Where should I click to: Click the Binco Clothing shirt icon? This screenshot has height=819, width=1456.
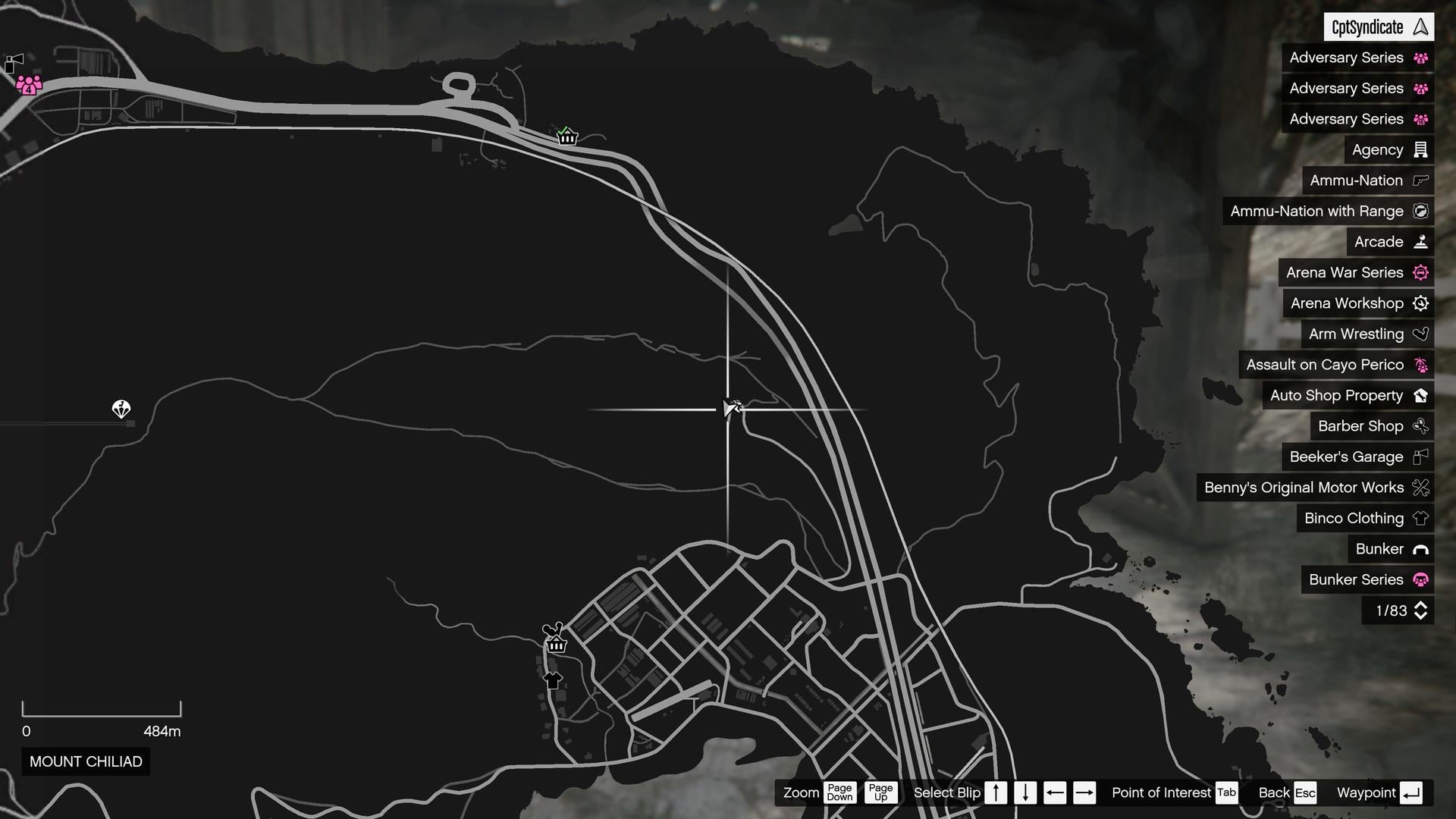(1421, 518)
